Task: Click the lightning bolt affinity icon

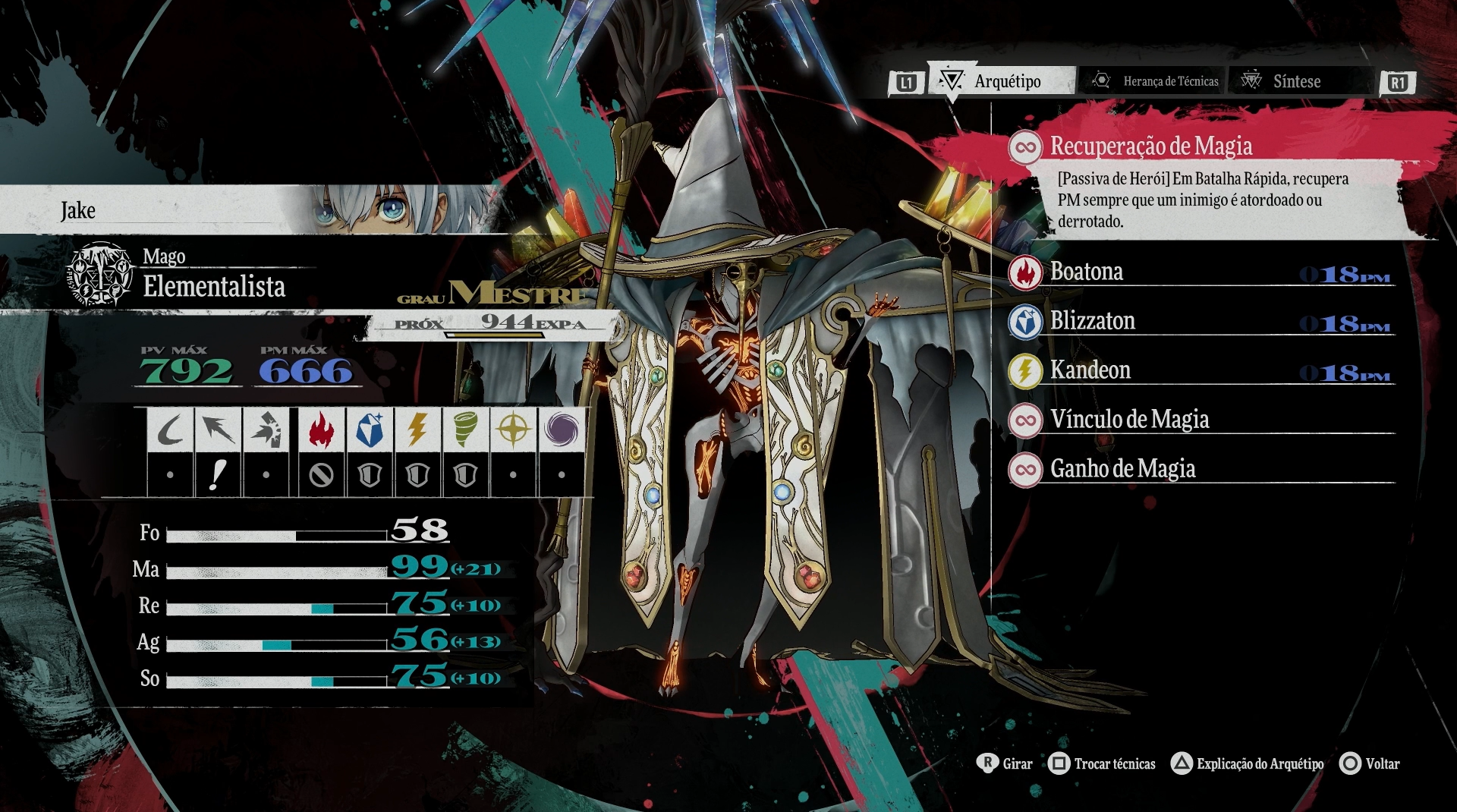Action: click(417, 430)
